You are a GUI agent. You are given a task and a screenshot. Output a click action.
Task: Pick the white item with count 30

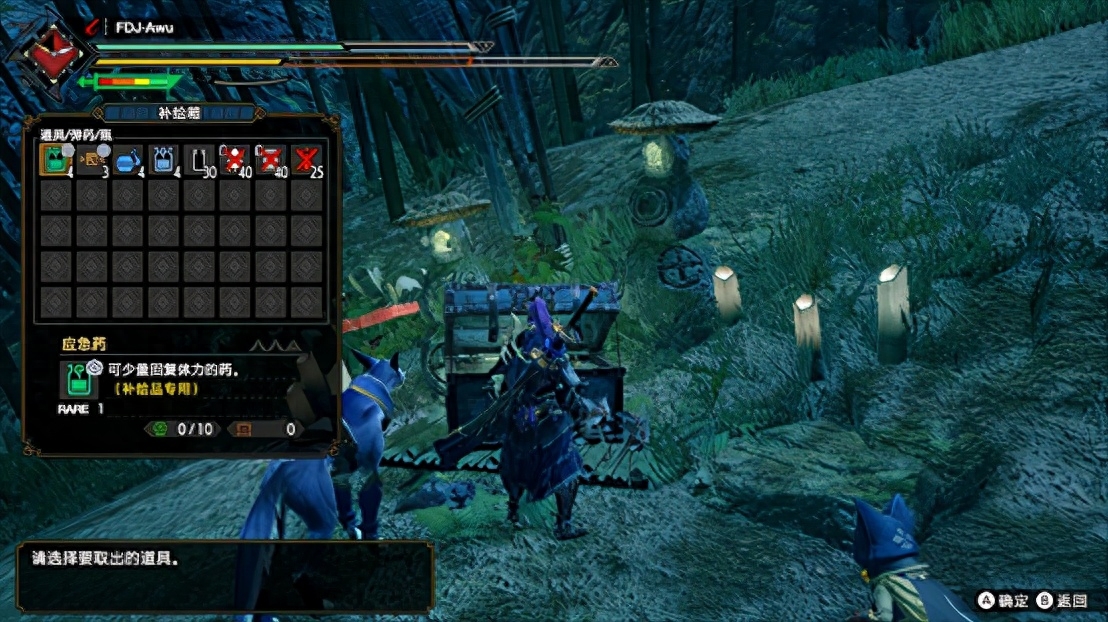point(199,161)
